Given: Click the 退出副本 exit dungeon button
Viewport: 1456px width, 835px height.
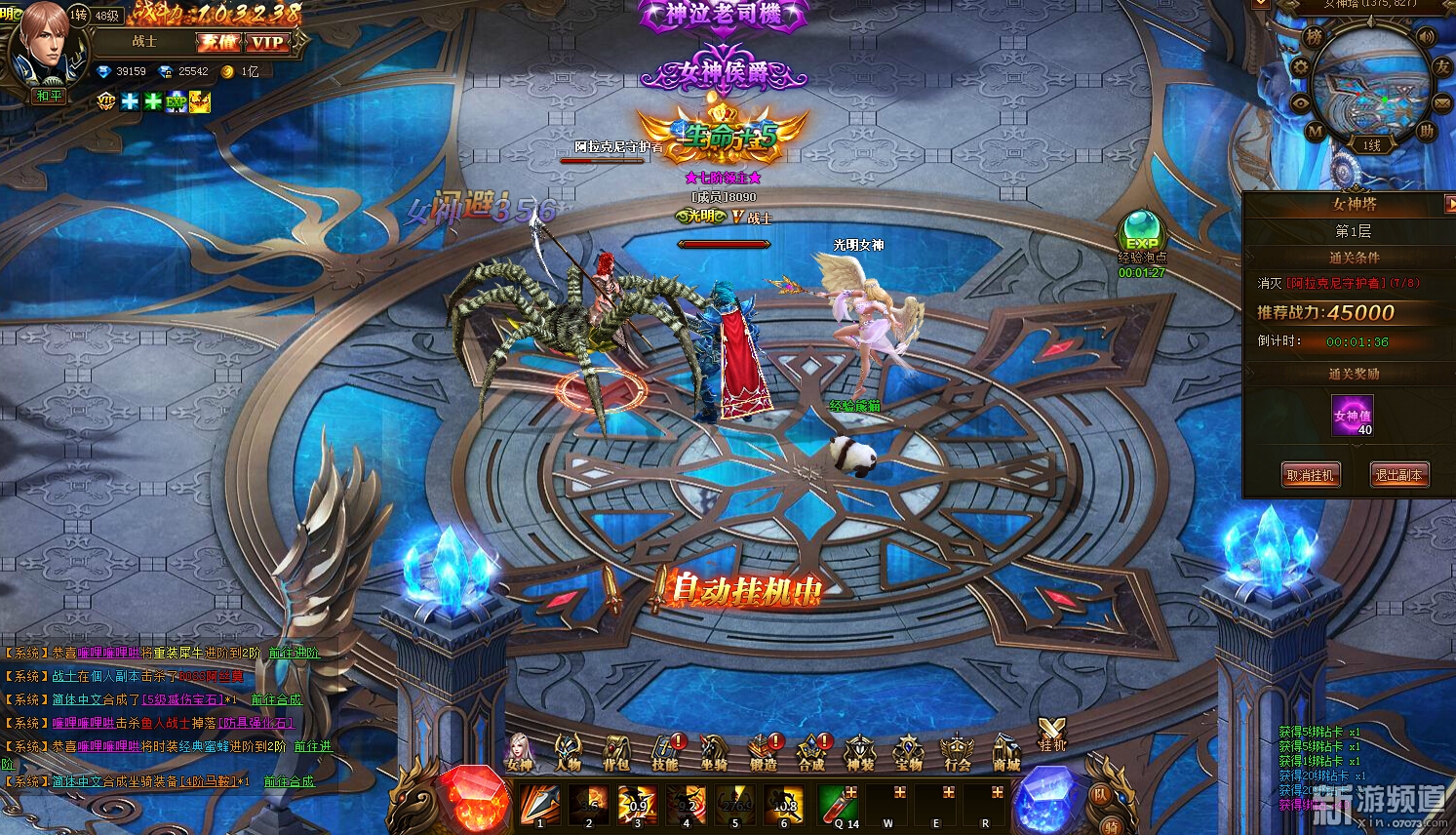Looking at the screenshot, I should (1398, 475).
